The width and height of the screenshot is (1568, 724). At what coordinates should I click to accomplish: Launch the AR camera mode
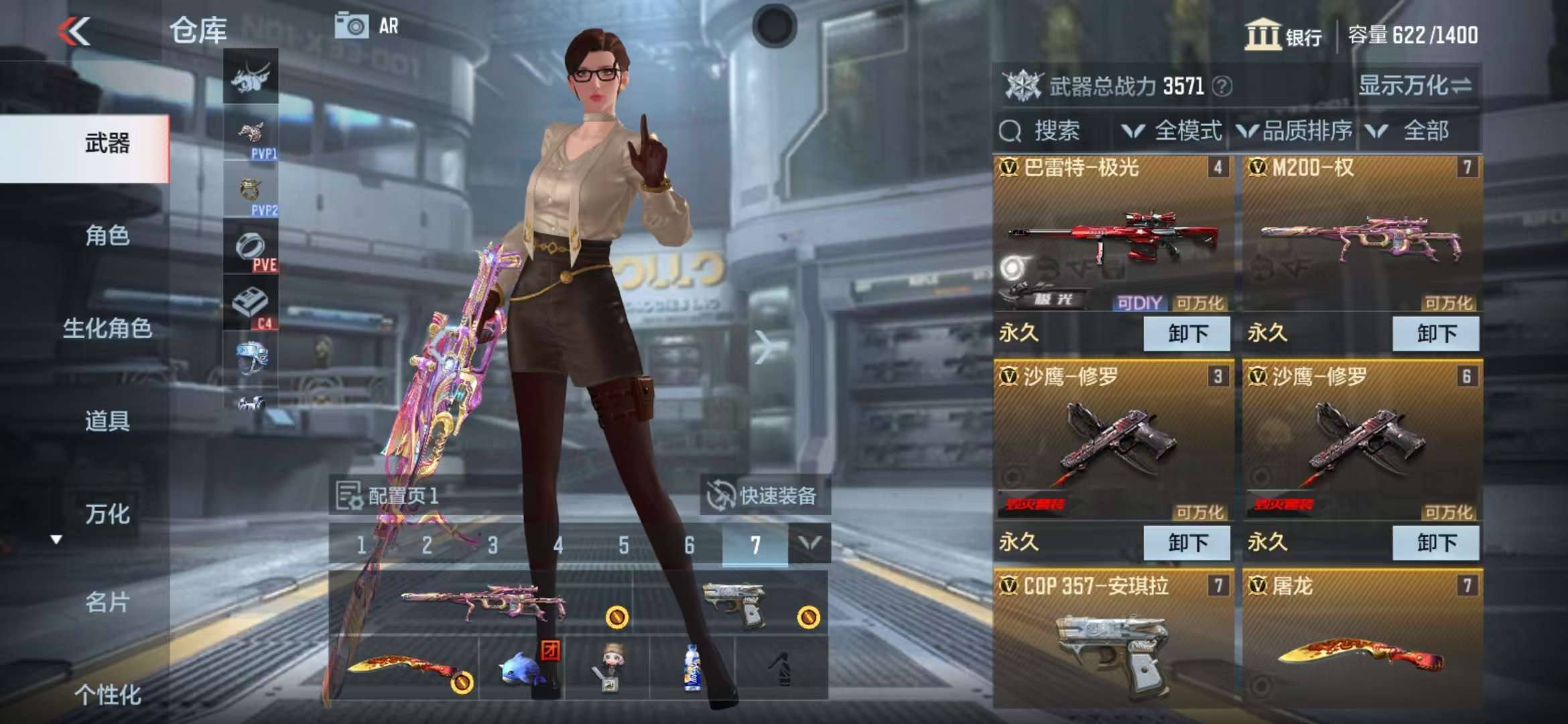click(x=366, y=27)
